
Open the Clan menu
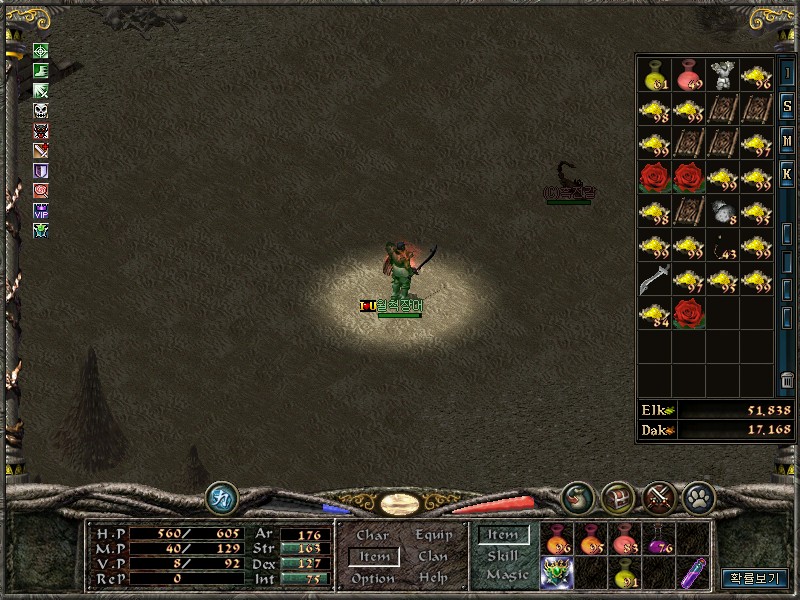[433, 557]
